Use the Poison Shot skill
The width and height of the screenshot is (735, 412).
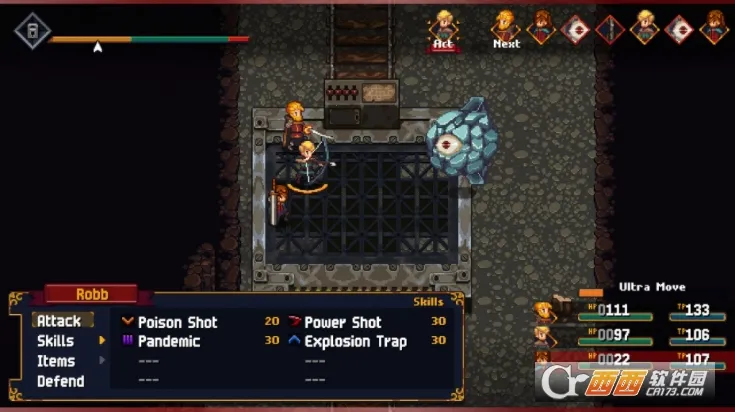[177, 322]
